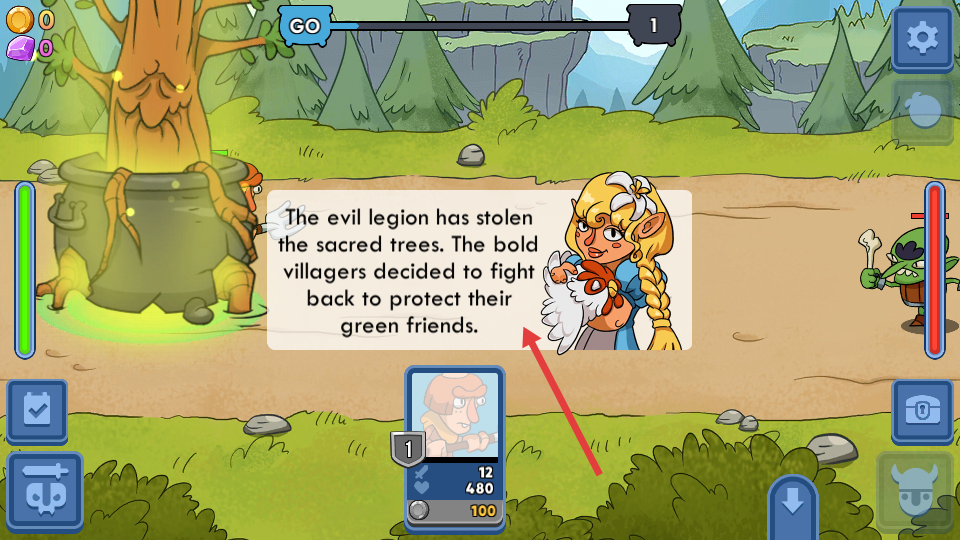Open the clipboard quest checklist

click(37, 410)
